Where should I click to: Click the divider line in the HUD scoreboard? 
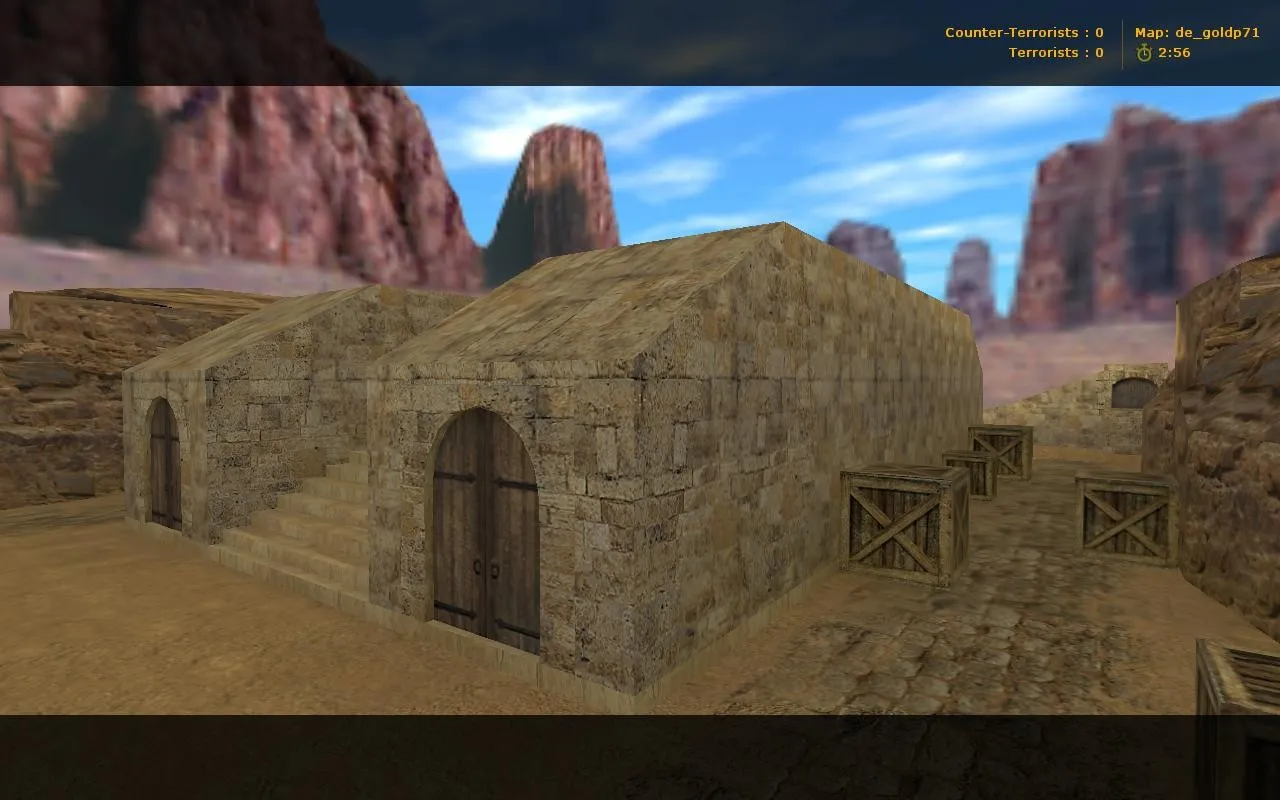(x=1120, y=41)
